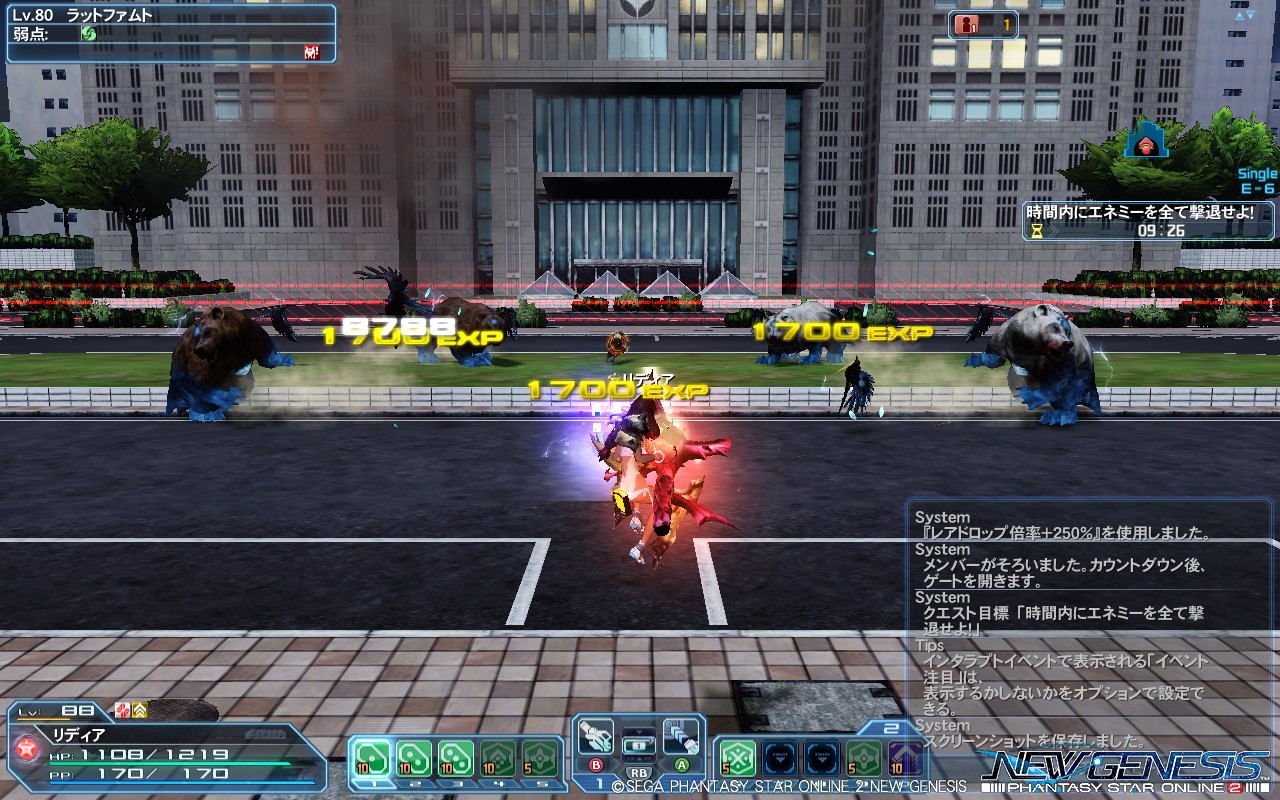The height and width of the screenshot is (800, 1280).
Task: Click the wind weakness icon for Ratt Famt
Action: (89, 33)
